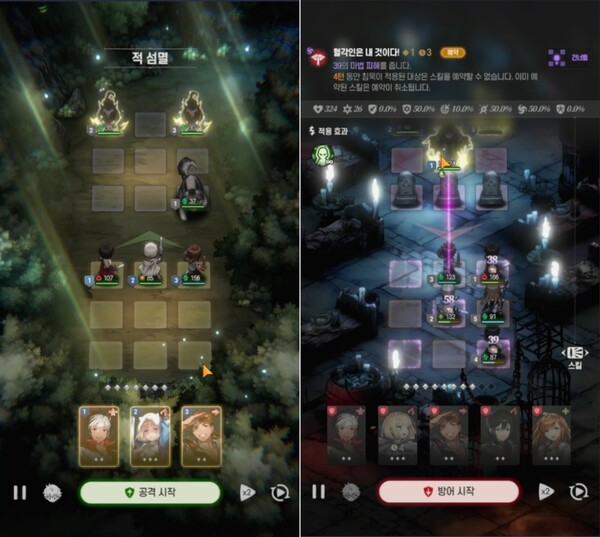
Task: Select the brown-haired saluting hero card numbered 3
Action: pos(201,436)
